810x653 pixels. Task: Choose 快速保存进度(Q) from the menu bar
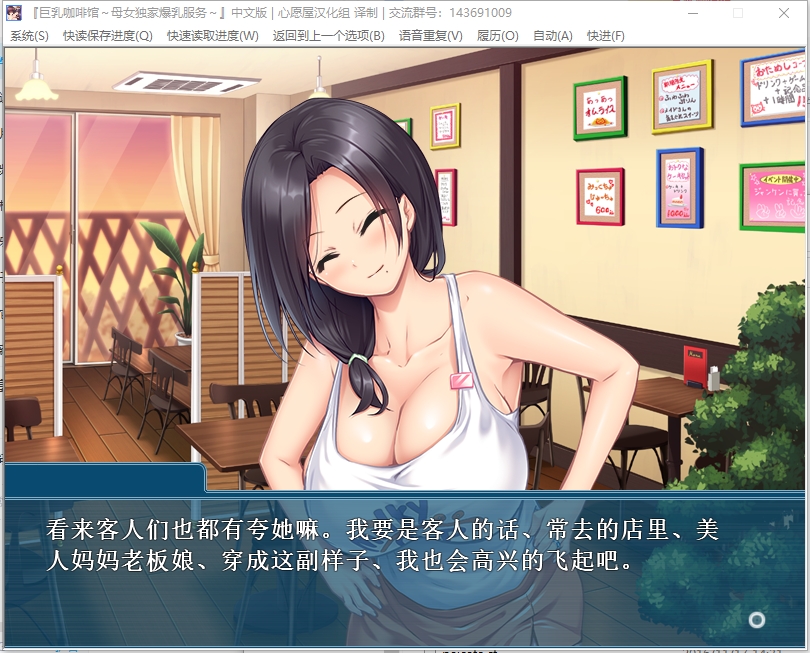[x=108, y=36]
